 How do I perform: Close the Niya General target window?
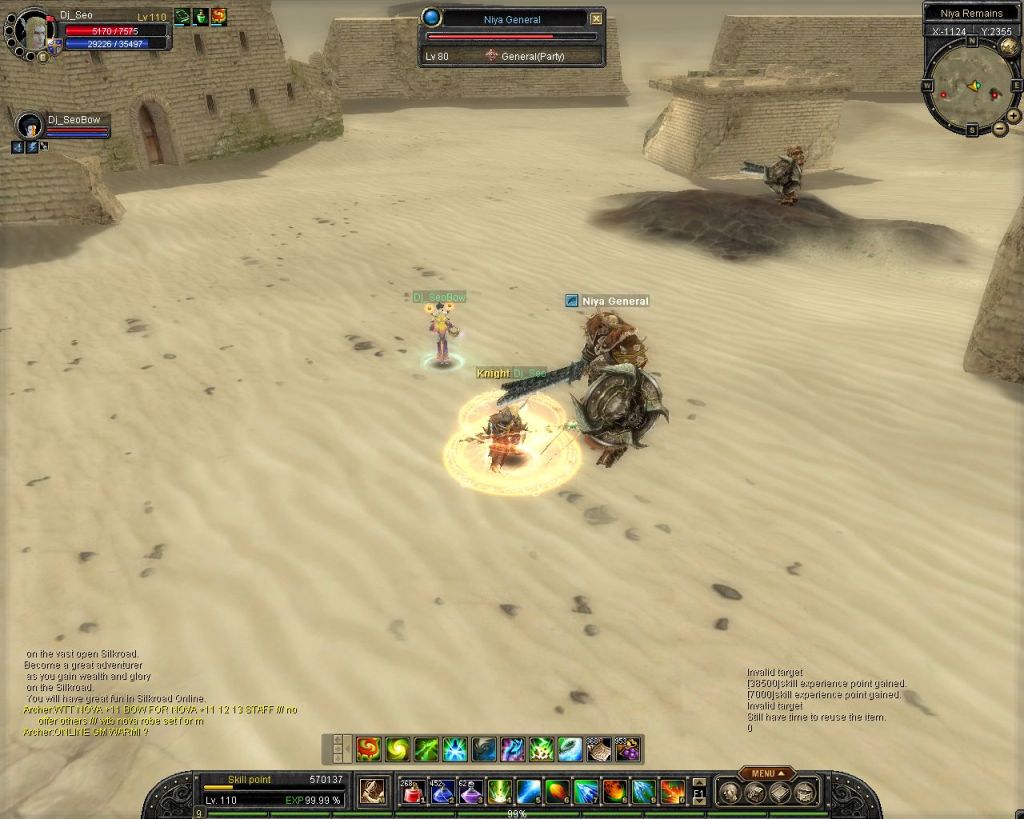click(597, 18)
